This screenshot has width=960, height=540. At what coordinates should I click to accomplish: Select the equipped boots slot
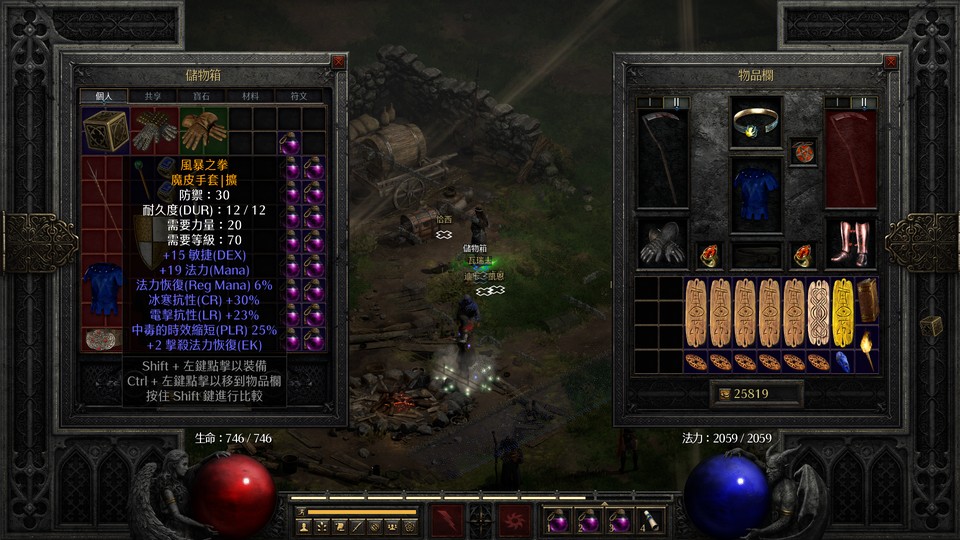851,243
